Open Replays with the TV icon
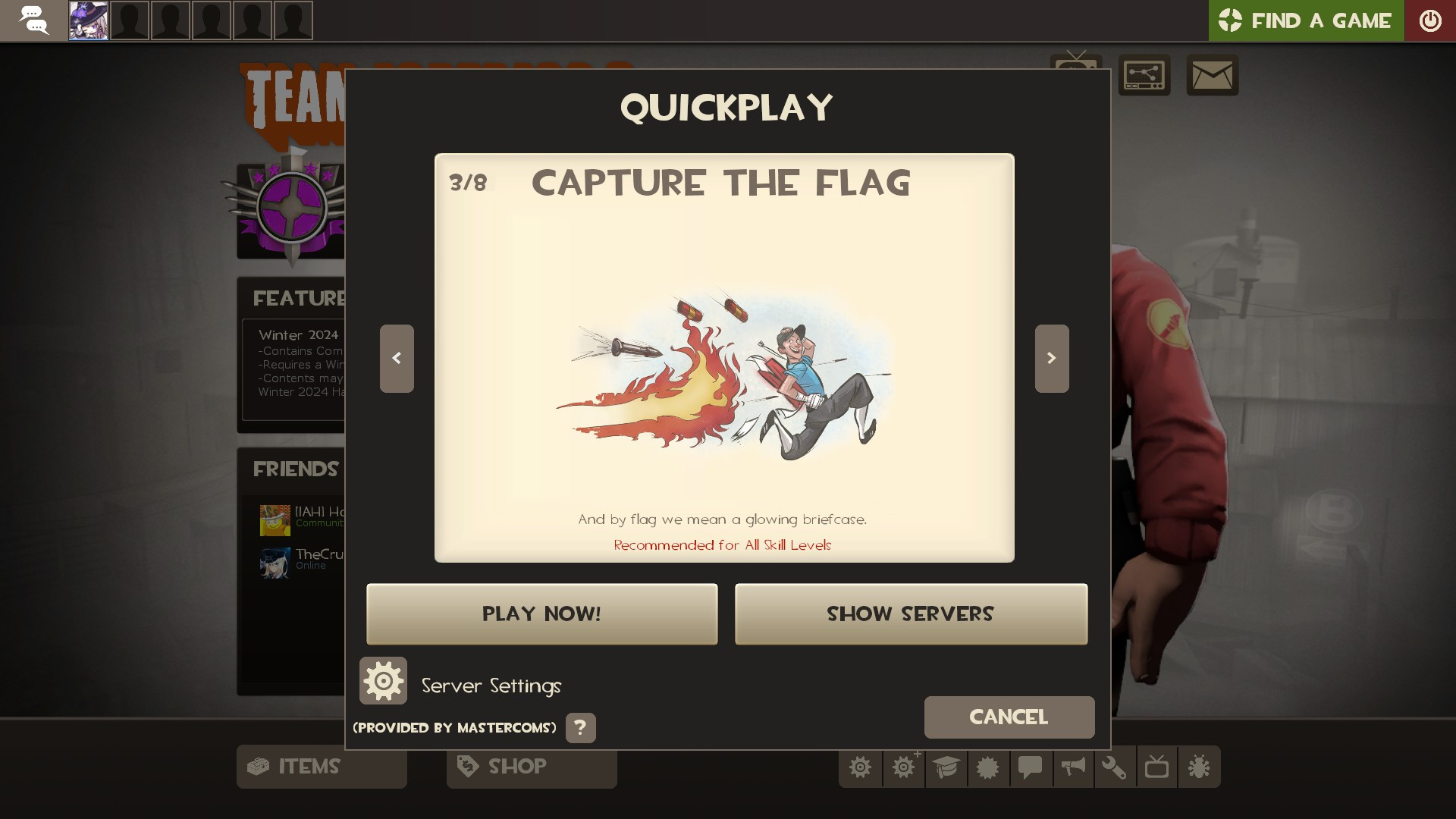 coord(1156,767)
